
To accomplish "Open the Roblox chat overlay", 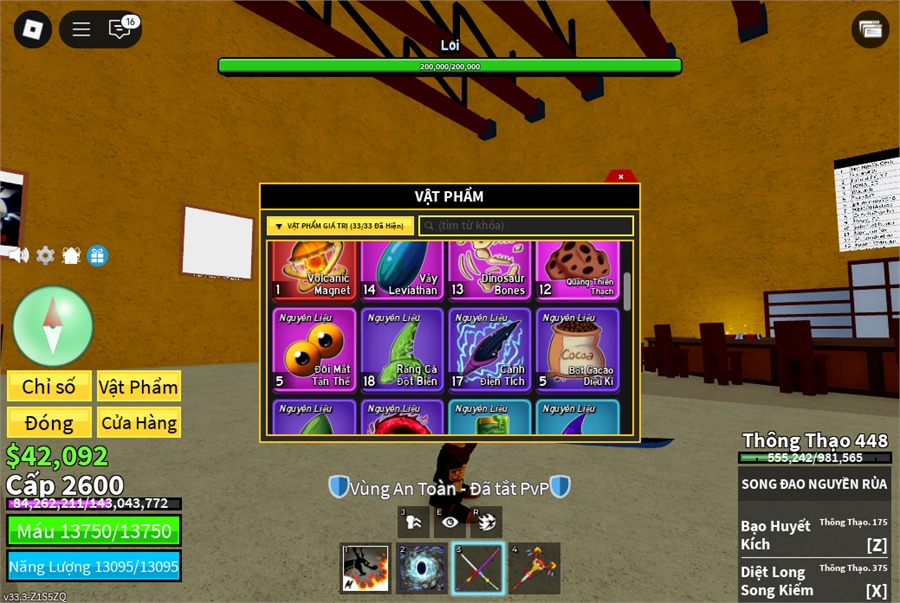I will (120, 29).
